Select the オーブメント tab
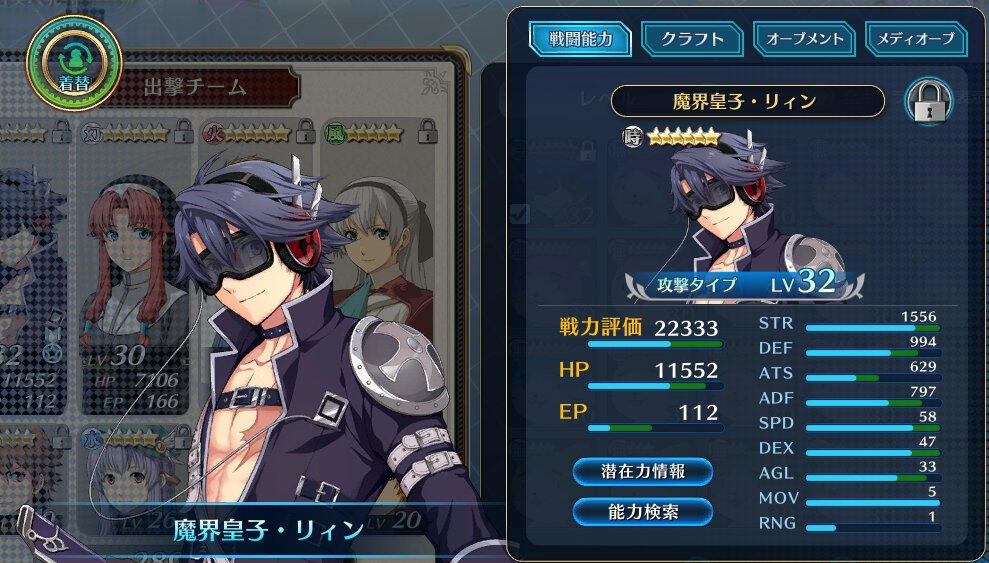This screenshot has width=989, height=563. coord(804,40)
